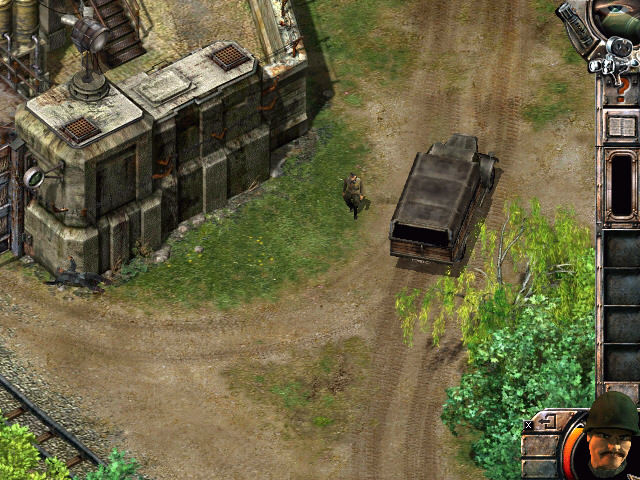Open the mission notebook
Screen dimensions: 640x480
click(x=621, y=127)
